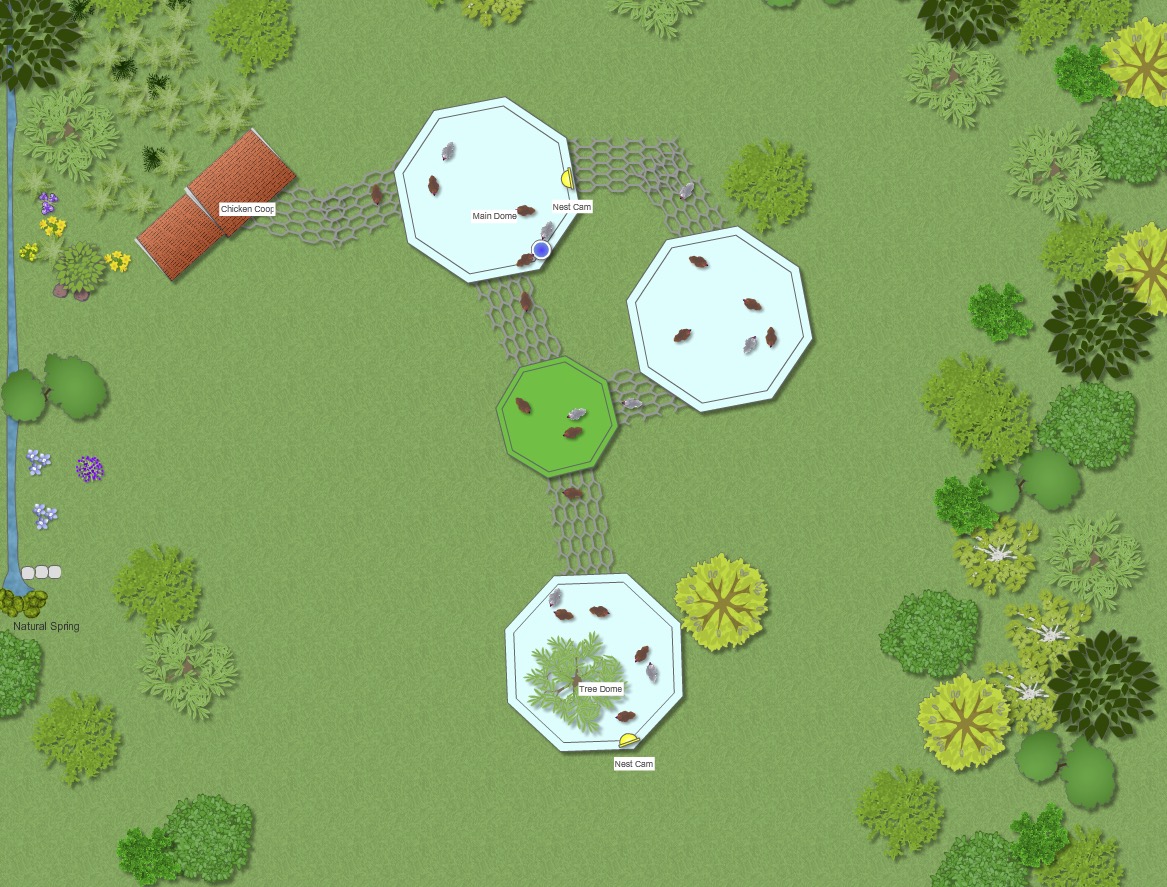Image resolution: width=1167 pixels, height=887 pixels.
Task: Open the Tree Dome label
Action: [x=601, y=689]
